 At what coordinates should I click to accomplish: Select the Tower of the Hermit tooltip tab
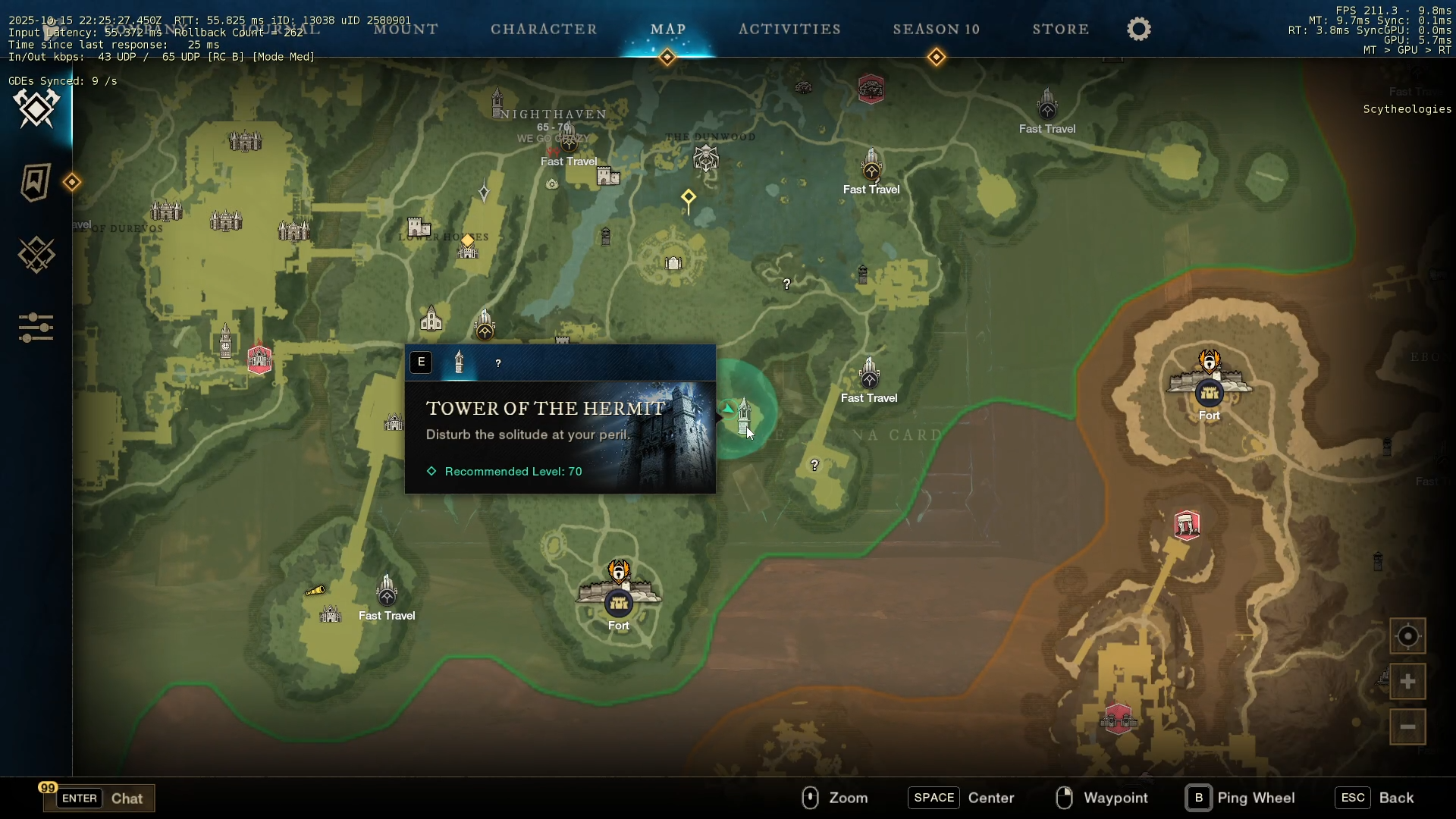[x=459, y=362]
